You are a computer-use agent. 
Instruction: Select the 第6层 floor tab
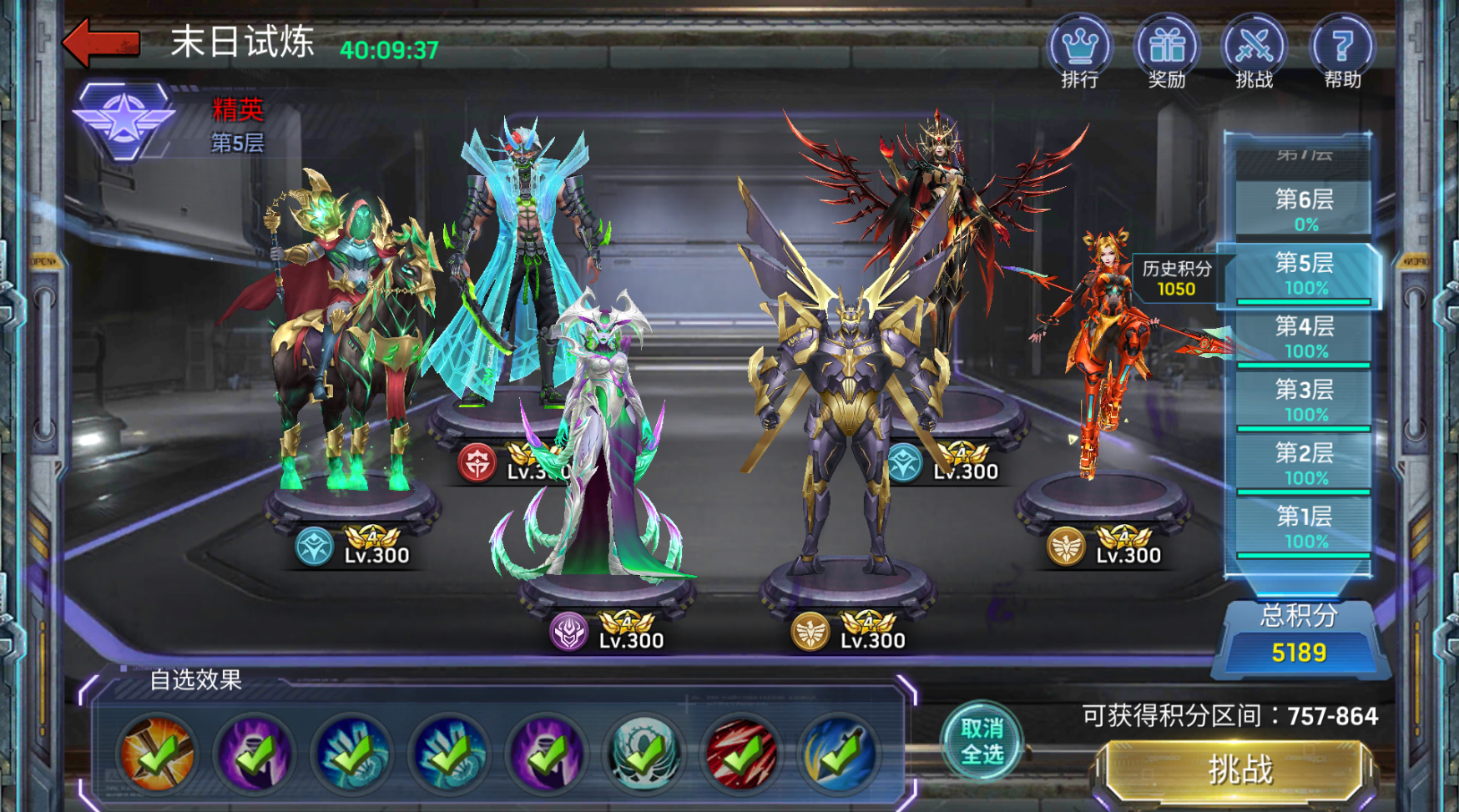click(1304, 209)
